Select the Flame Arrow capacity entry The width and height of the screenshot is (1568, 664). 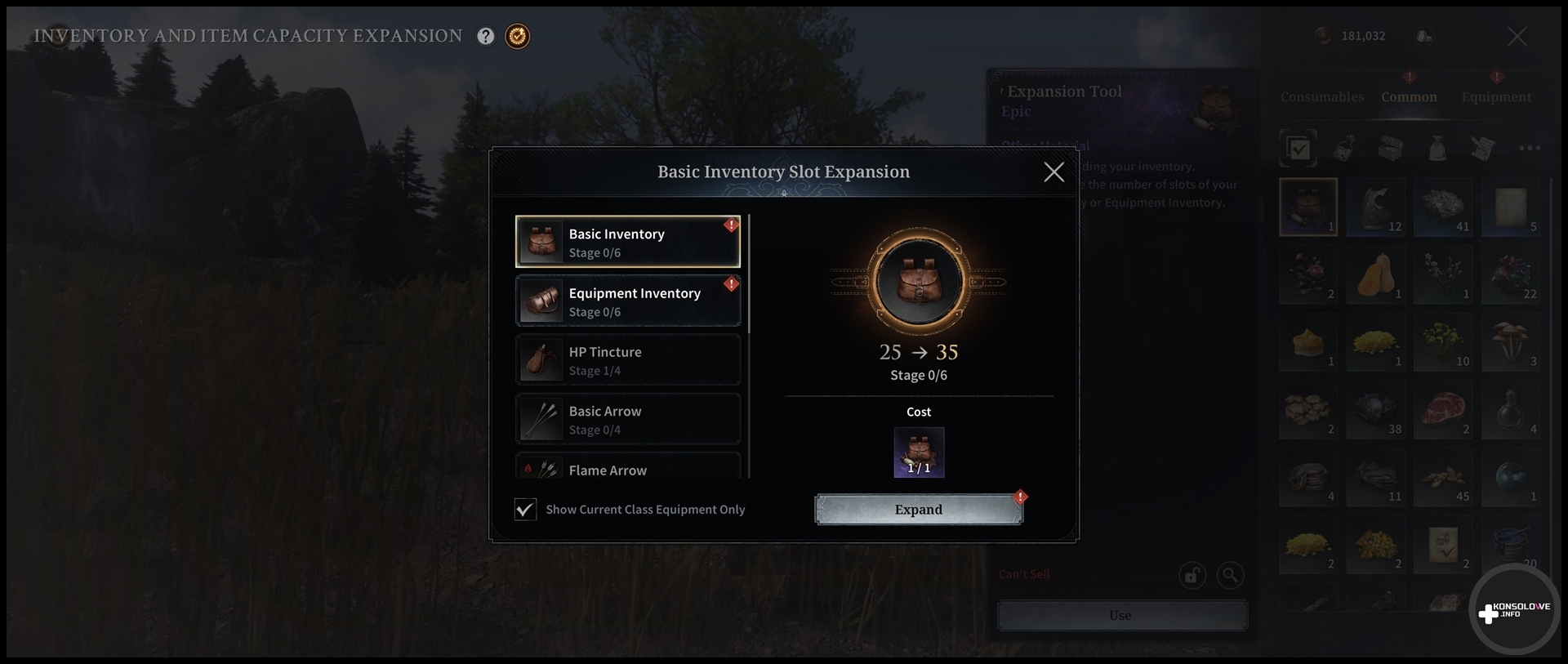coord(627,469)
